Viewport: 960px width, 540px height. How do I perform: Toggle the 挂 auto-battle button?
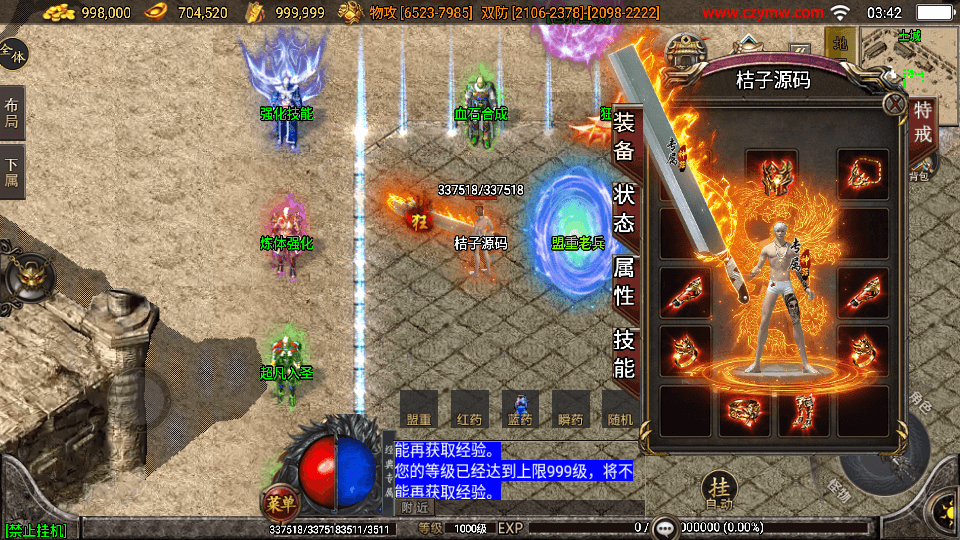(x=718, y=488)
